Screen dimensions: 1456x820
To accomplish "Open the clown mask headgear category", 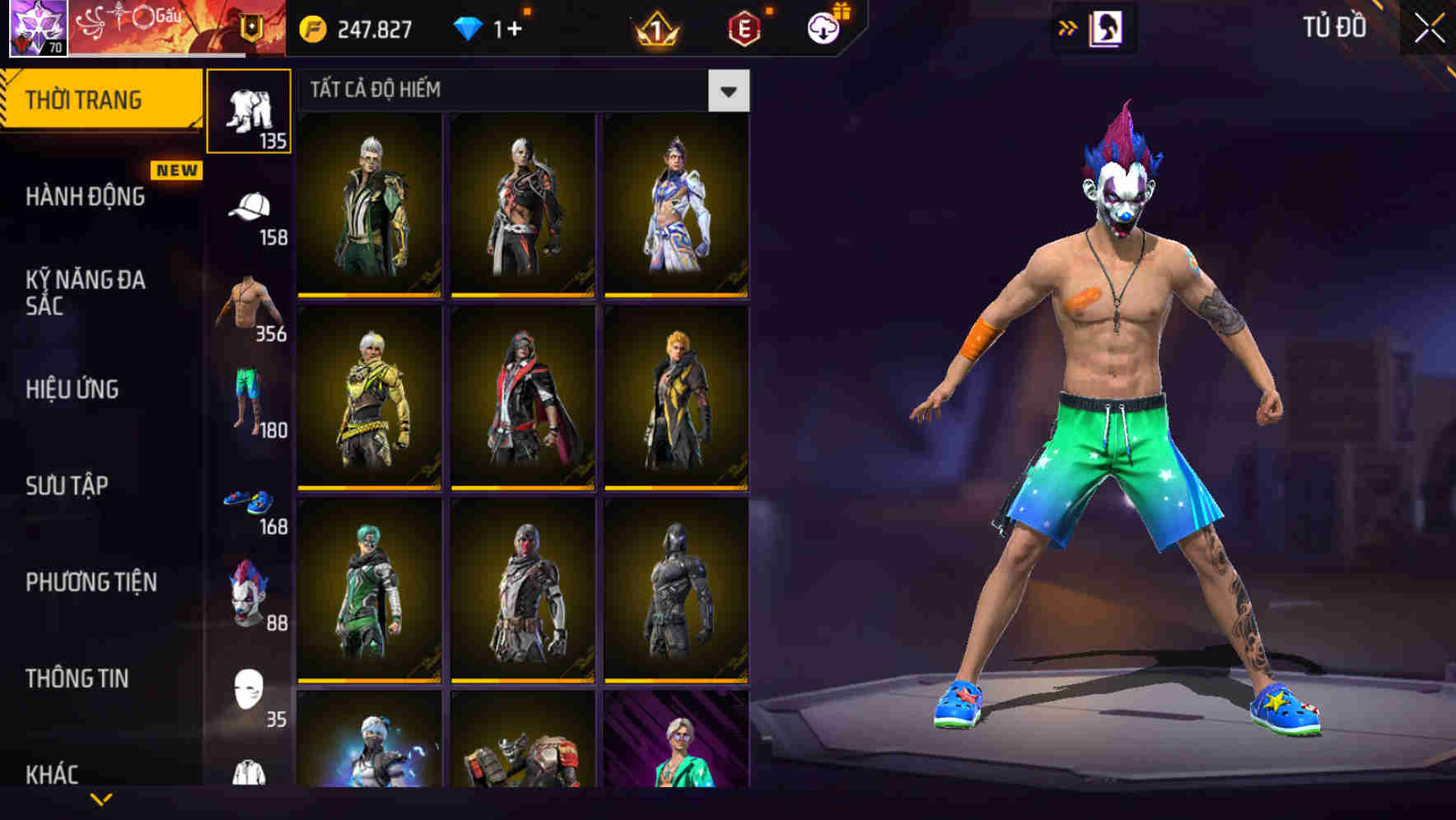I will tap(250, 593).
